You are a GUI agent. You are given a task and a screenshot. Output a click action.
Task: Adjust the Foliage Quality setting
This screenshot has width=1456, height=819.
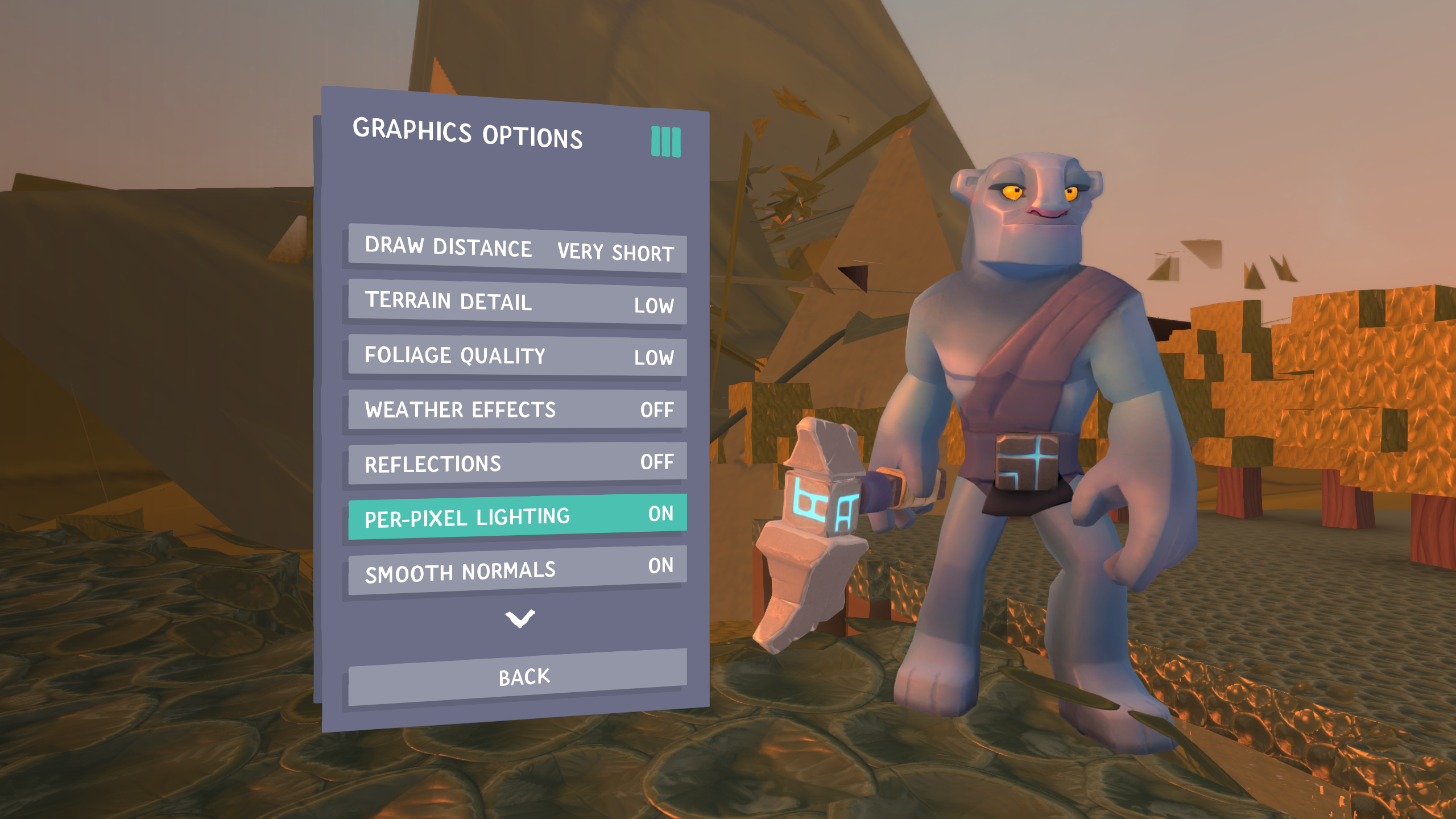tap(518, 355)
